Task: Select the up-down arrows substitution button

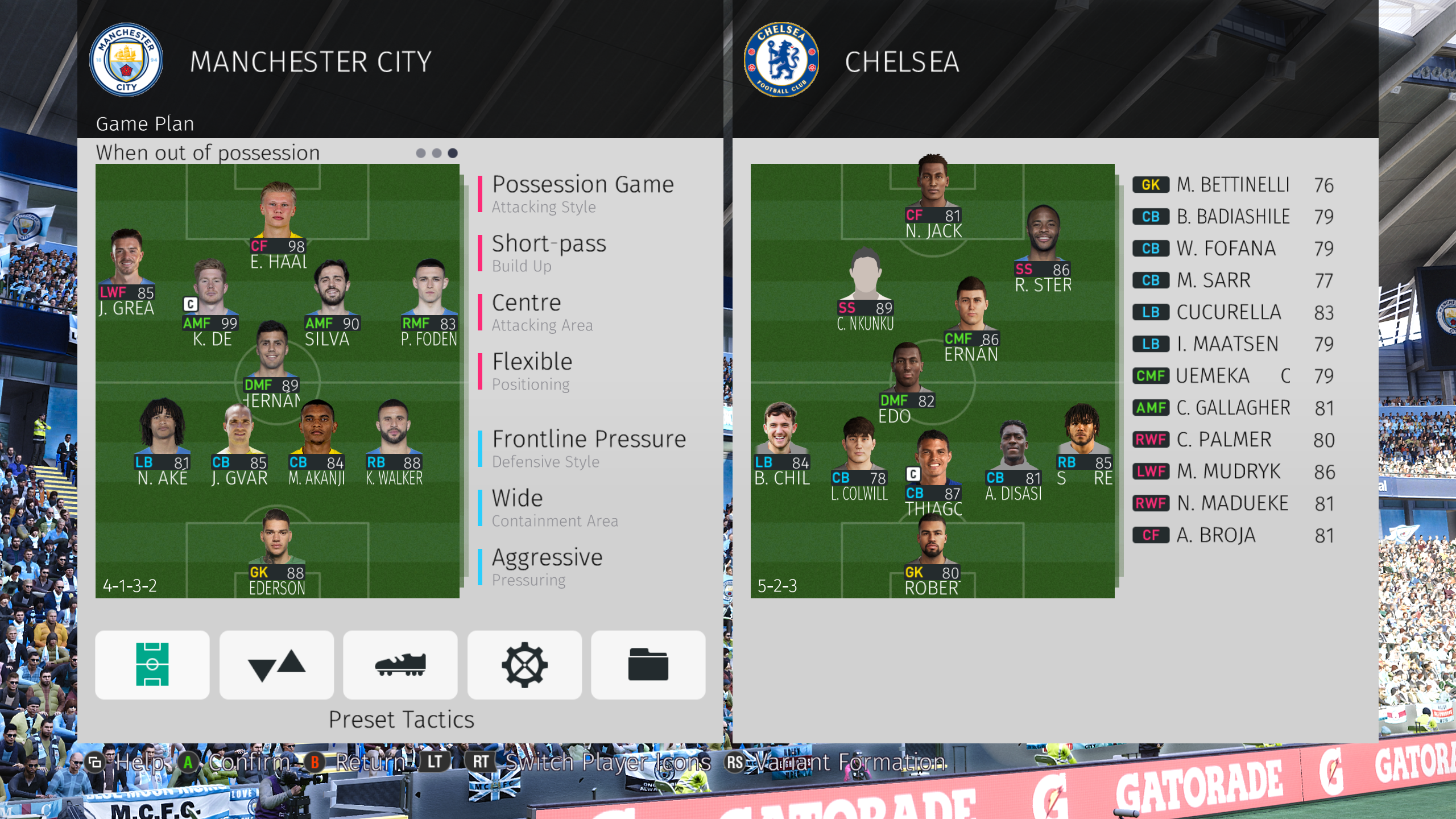Action: 276,664
